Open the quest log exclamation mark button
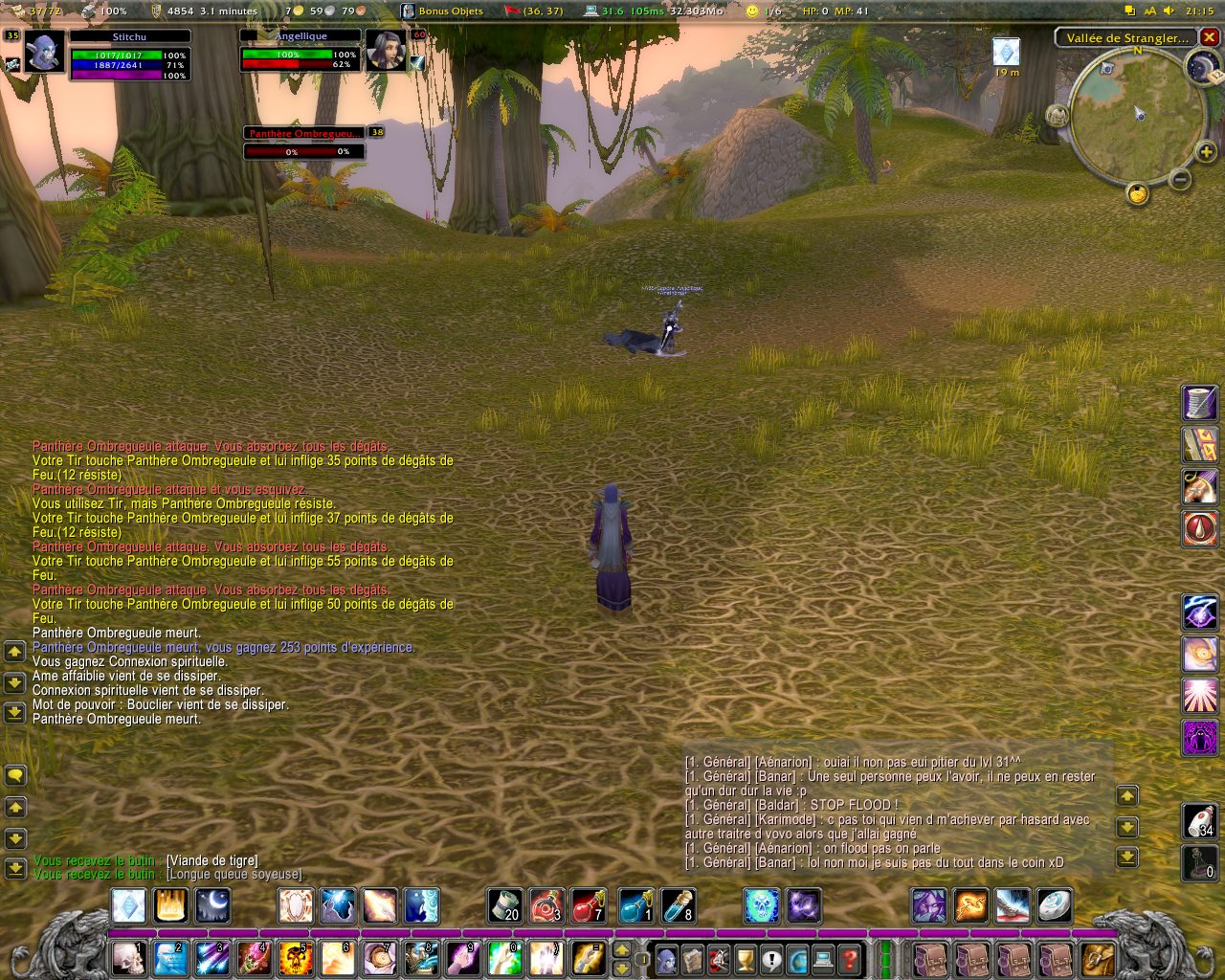Viewport: 1225px width, 980px height. tap(771, 958)
